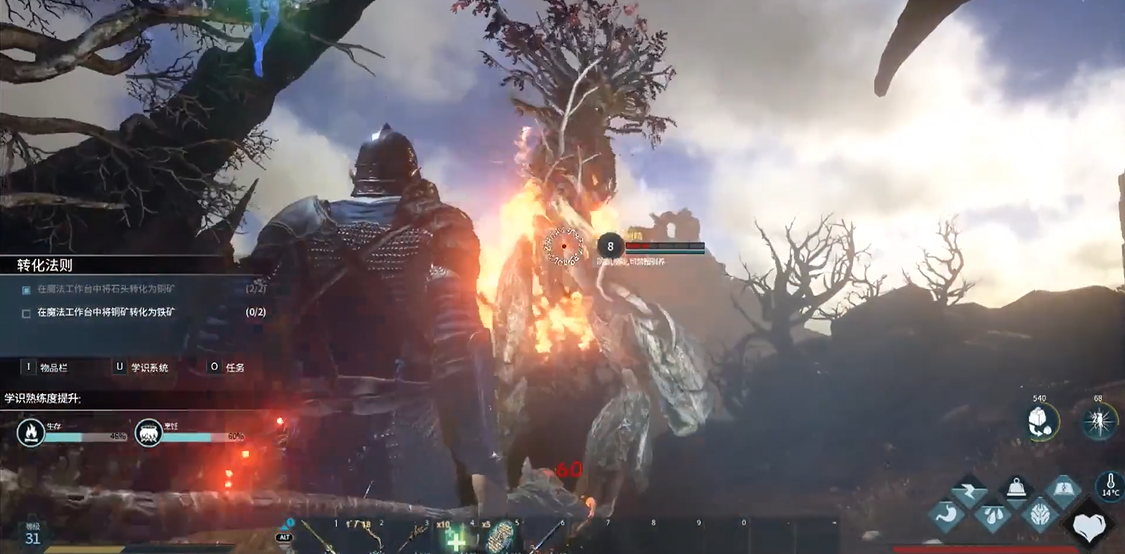Click the brain sanity status icon
The image size is (1125, 554).
pos(1041,515)
